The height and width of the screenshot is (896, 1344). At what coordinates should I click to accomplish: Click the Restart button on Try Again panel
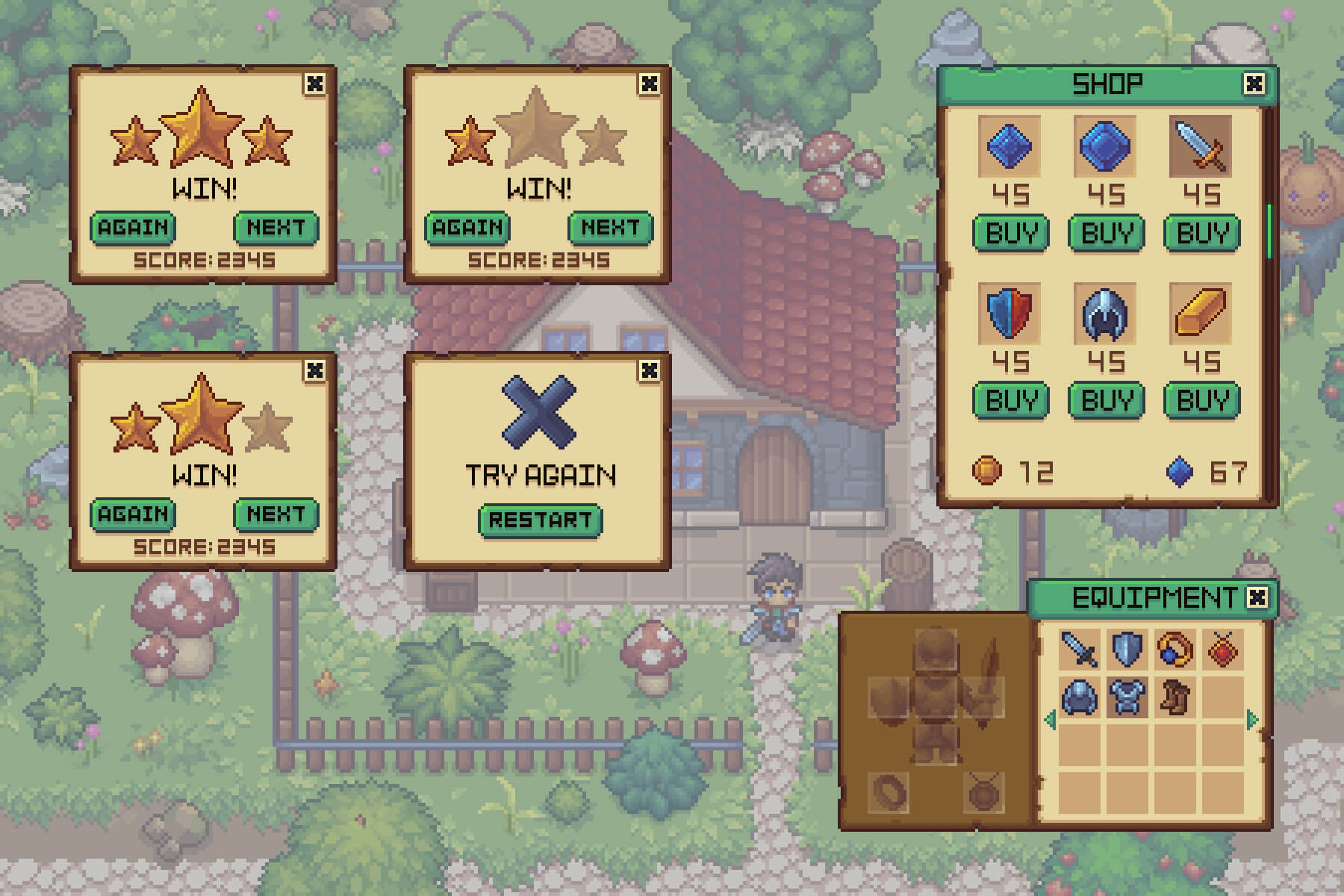coord(540,520)
